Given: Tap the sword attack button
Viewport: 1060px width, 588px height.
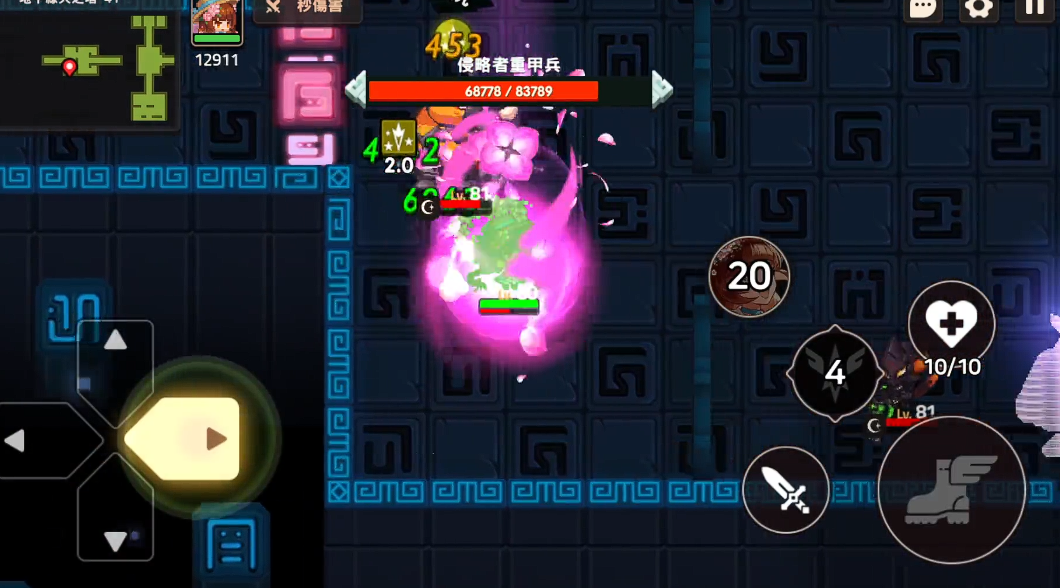Looking at the screenshot, I should pyautogui.click(x=786, y=490).
